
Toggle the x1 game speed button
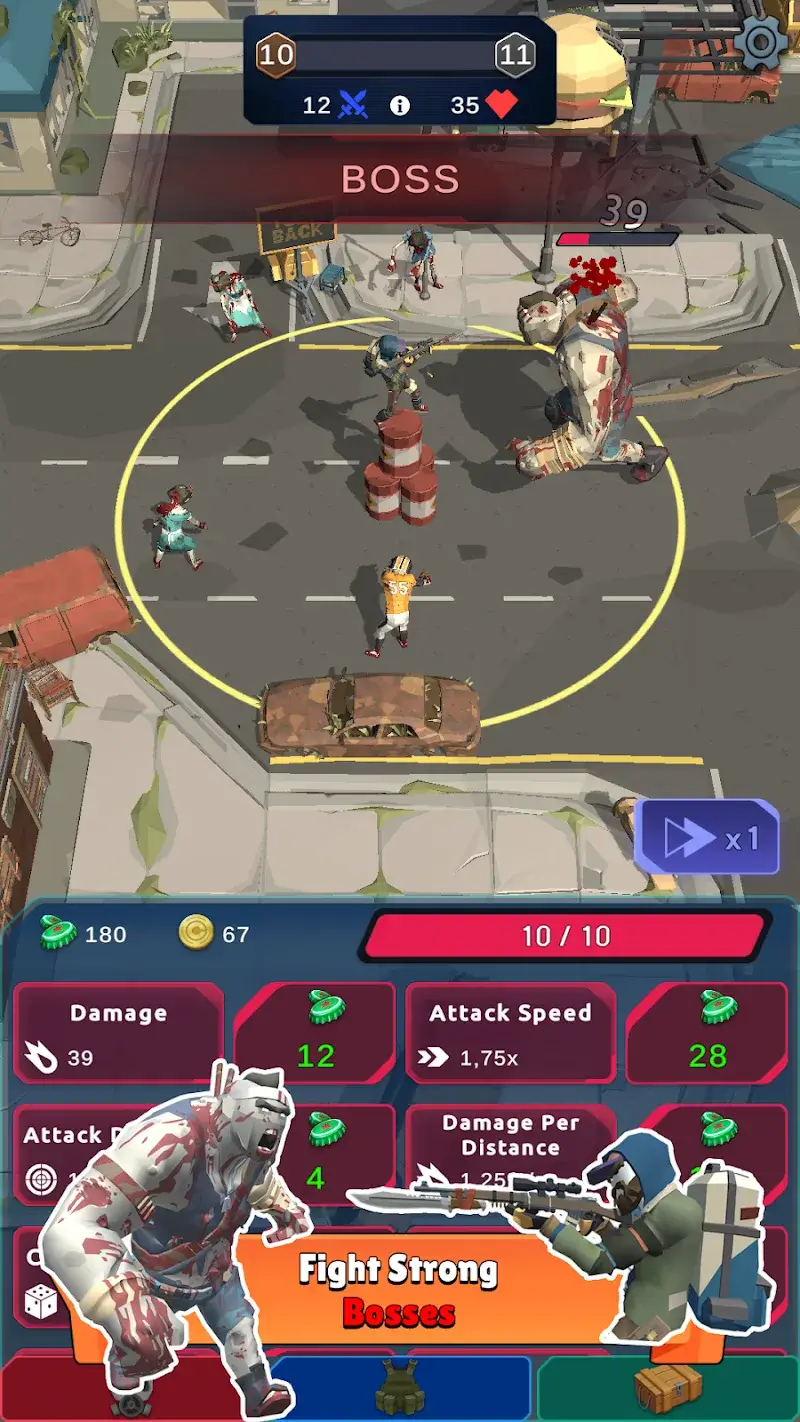point(707,838)
